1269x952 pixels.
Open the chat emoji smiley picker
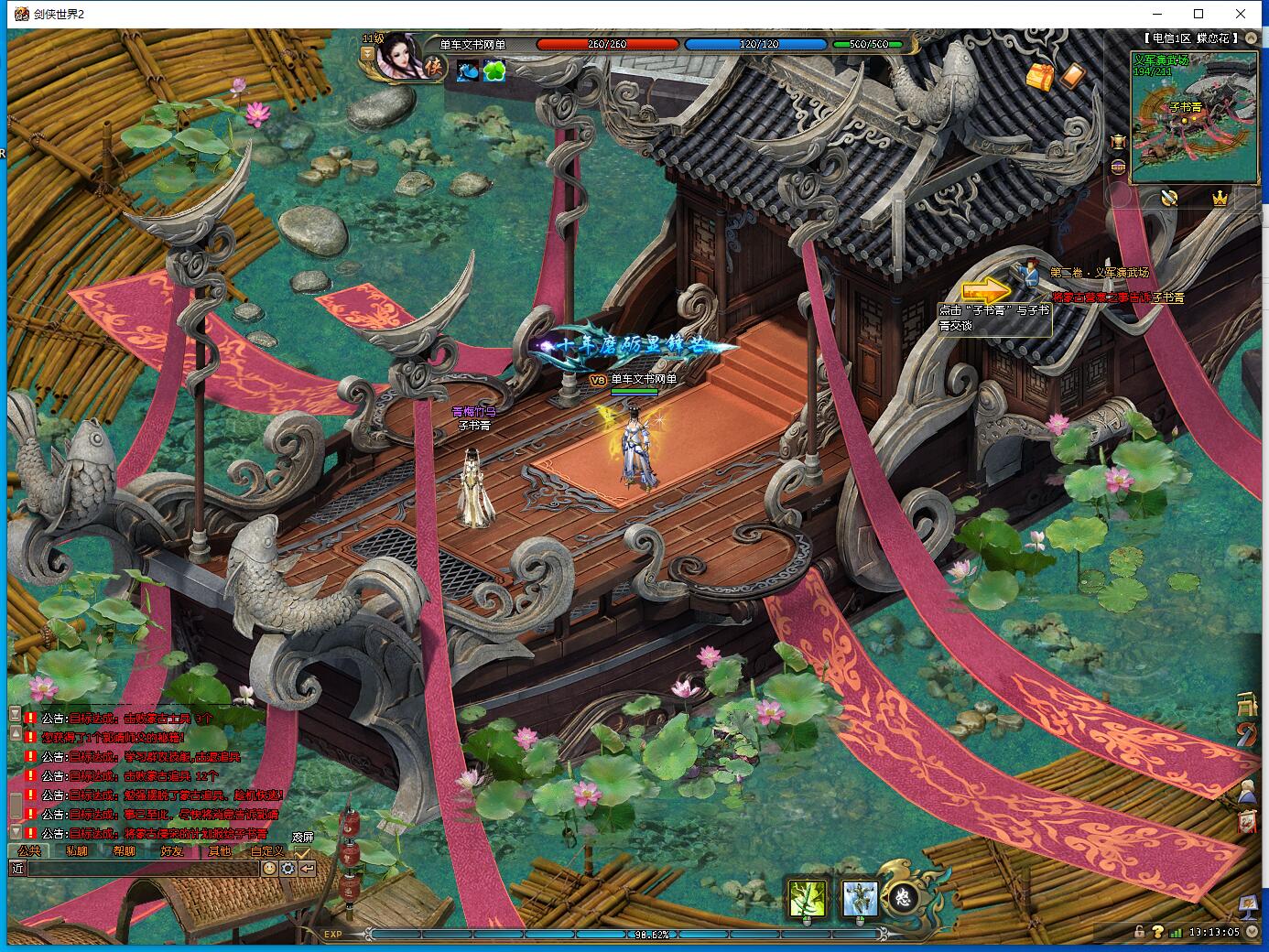click(269, 869)
